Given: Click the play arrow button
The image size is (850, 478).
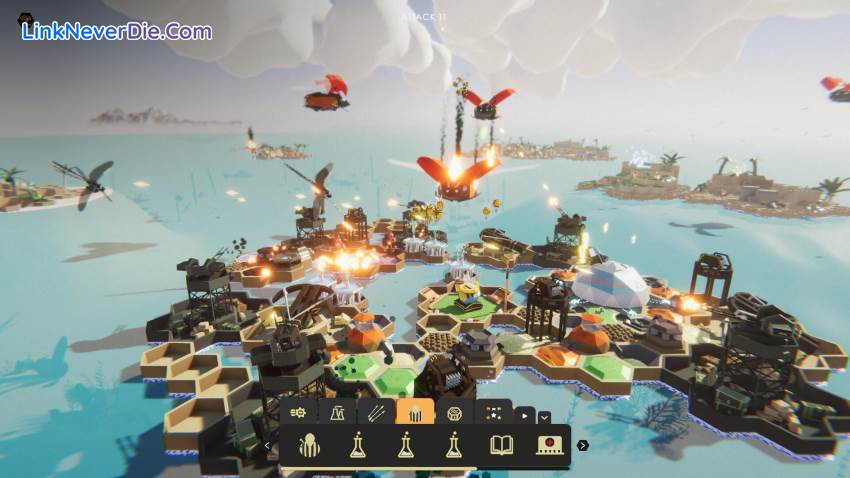Looking at the screenshot, I should coord(525,415).
